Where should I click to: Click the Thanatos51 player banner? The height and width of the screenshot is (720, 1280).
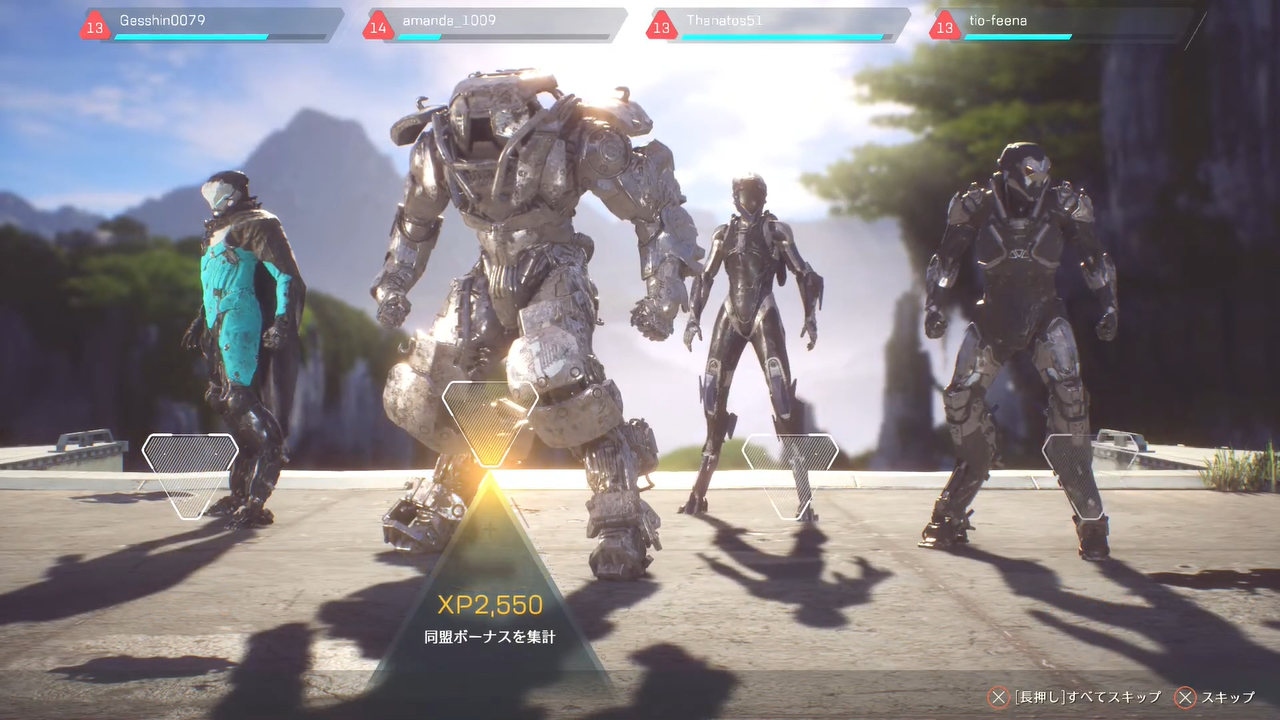tap(780, 25)
